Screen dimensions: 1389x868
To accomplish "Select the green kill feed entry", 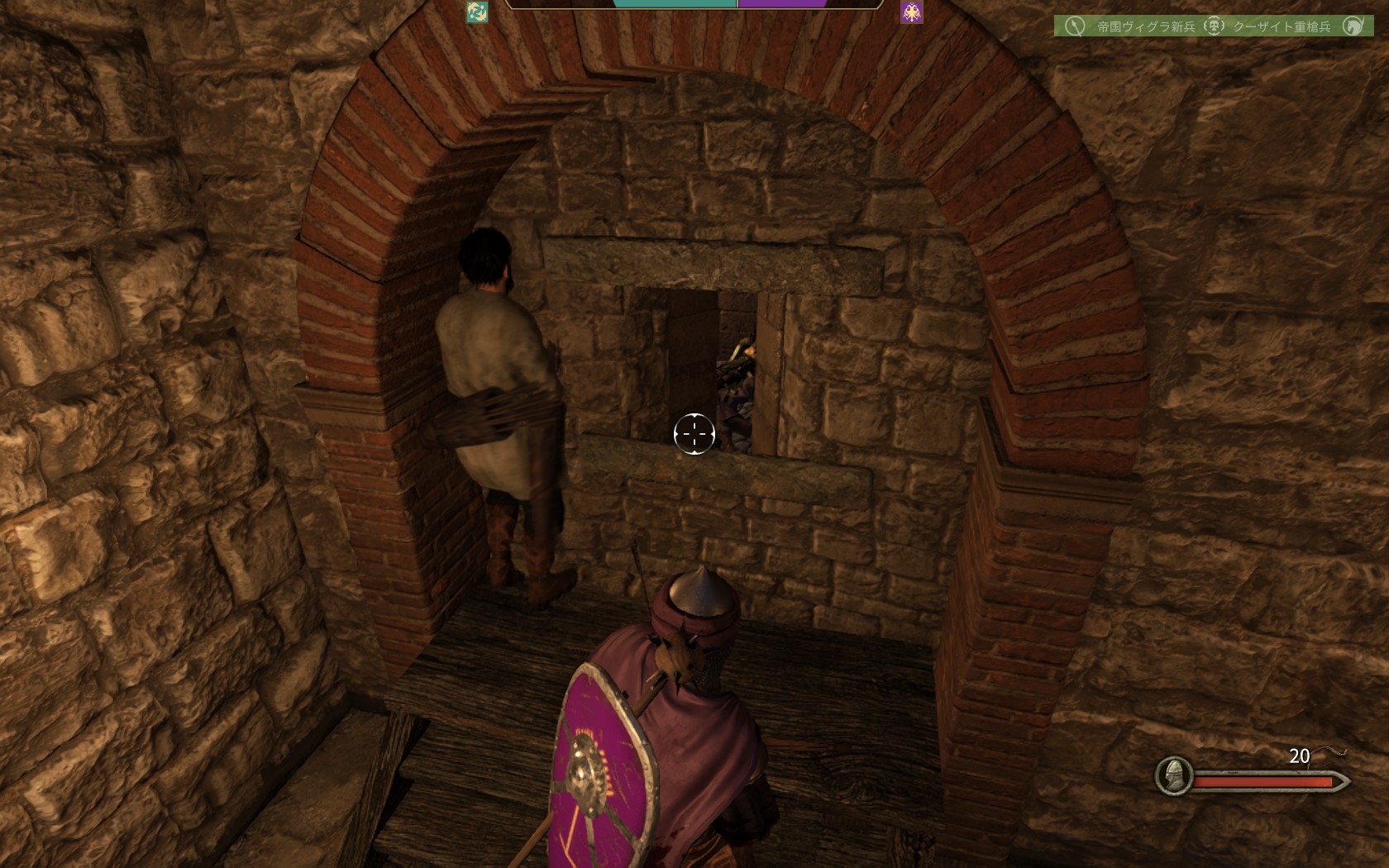I will coord(1213,26).
